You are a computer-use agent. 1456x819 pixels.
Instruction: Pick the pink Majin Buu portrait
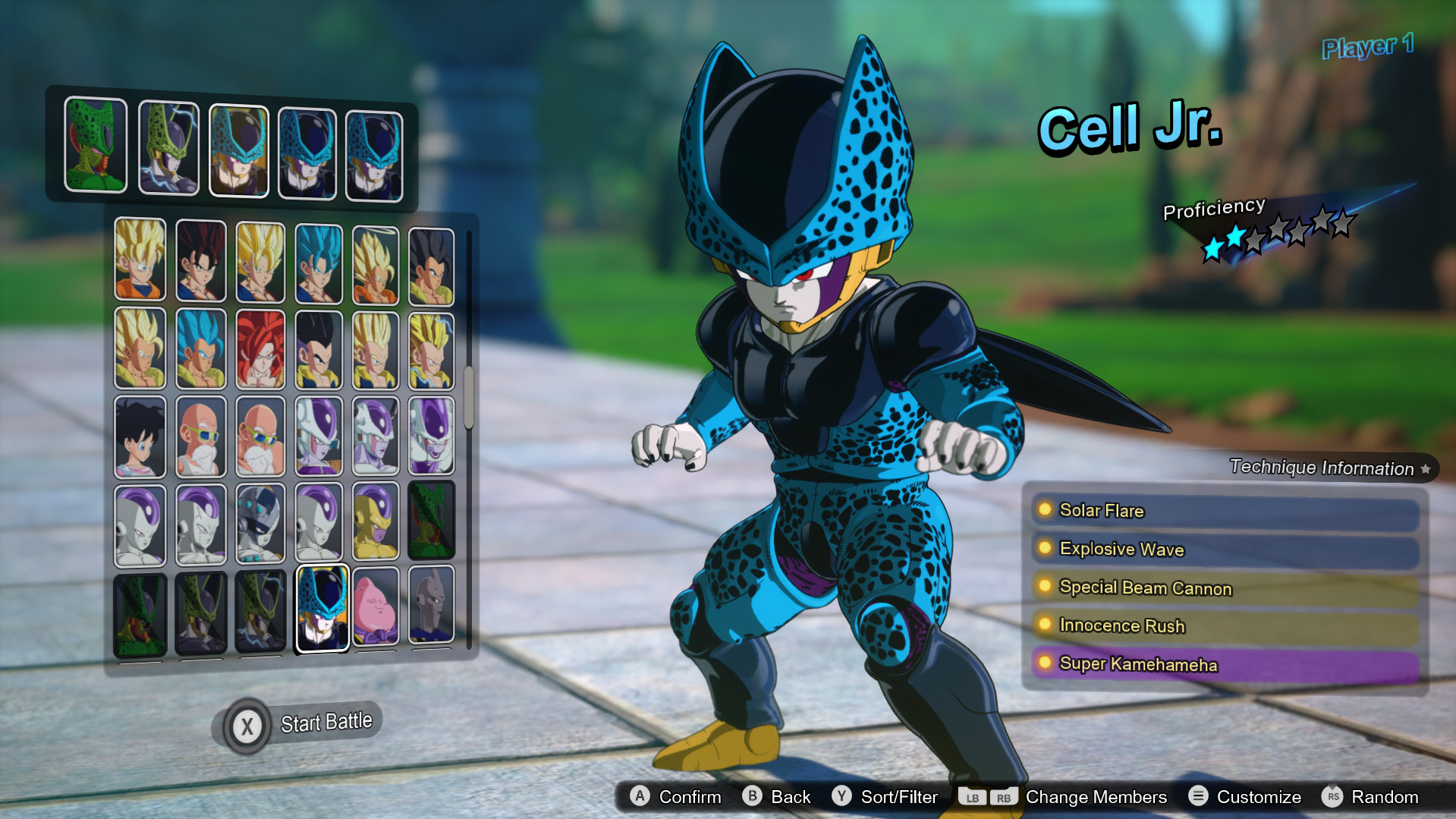coord(376,608)
